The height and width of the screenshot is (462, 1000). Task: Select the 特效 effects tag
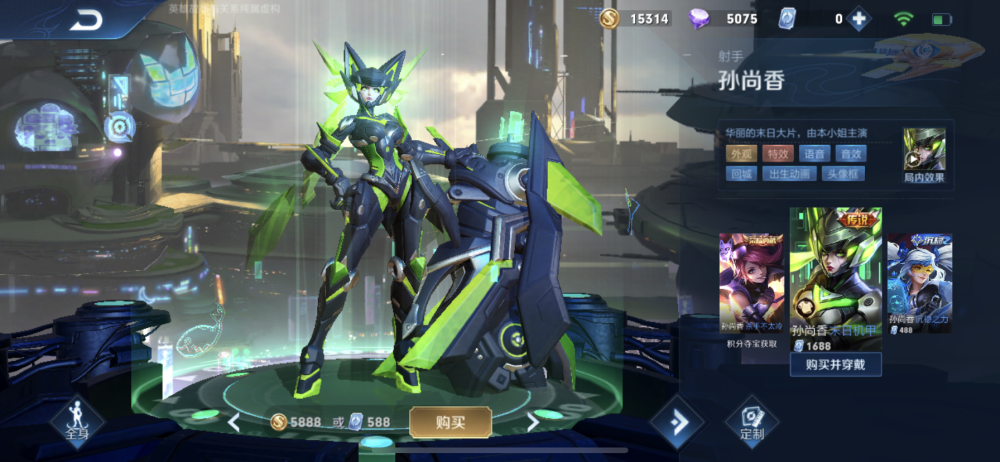click(x=777, y=153)
